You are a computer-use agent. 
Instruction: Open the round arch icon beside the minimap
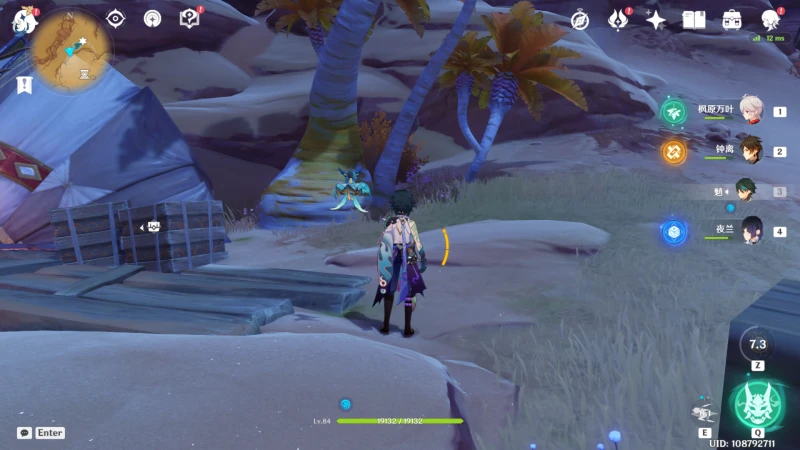pyautogui.click(x=152, y=18)
